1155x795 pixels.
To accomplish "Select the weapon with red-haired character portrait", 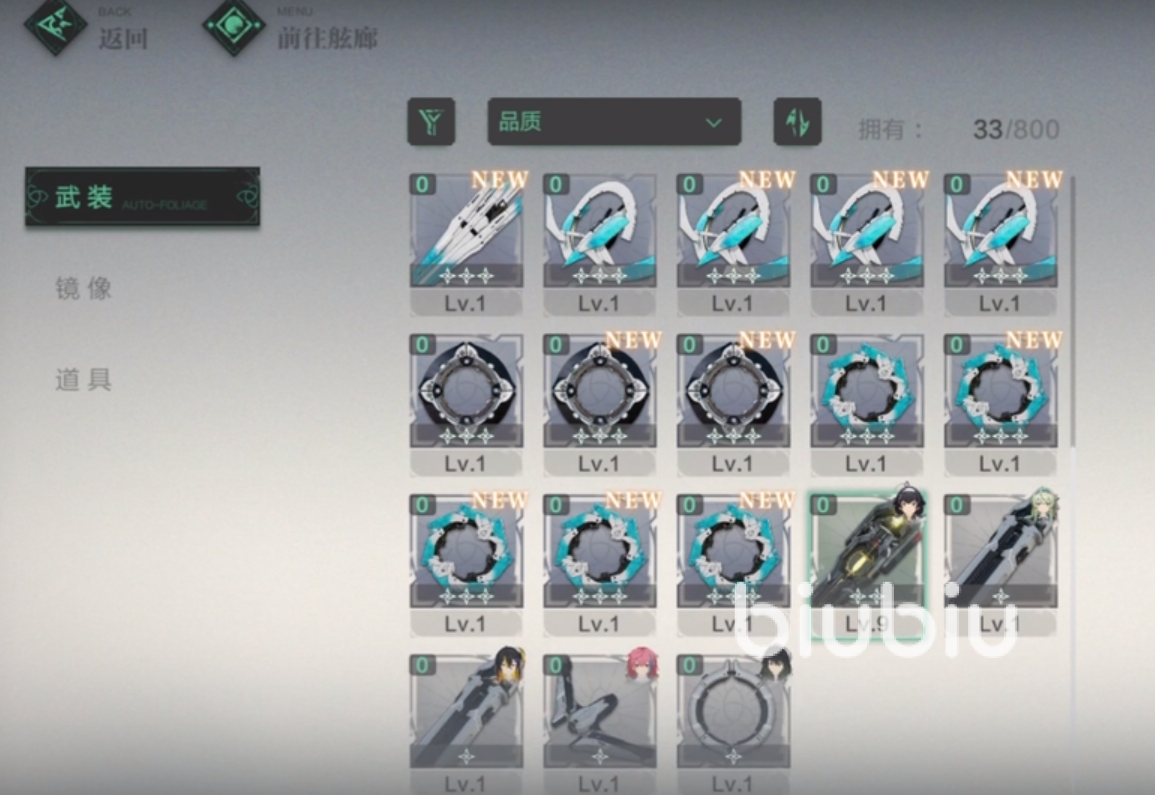I will 599,712.
